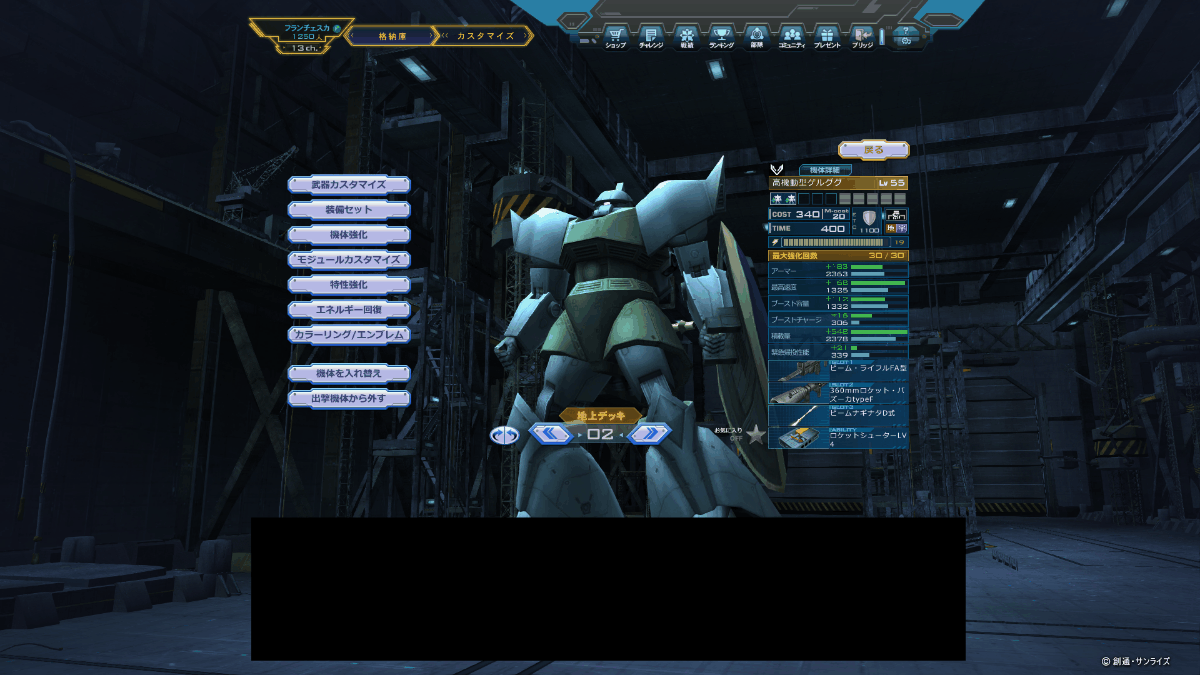Toggle the favorite star for this unit
Image resolution: width=1200 pixels, height=675 pixels.
[756, 434]
